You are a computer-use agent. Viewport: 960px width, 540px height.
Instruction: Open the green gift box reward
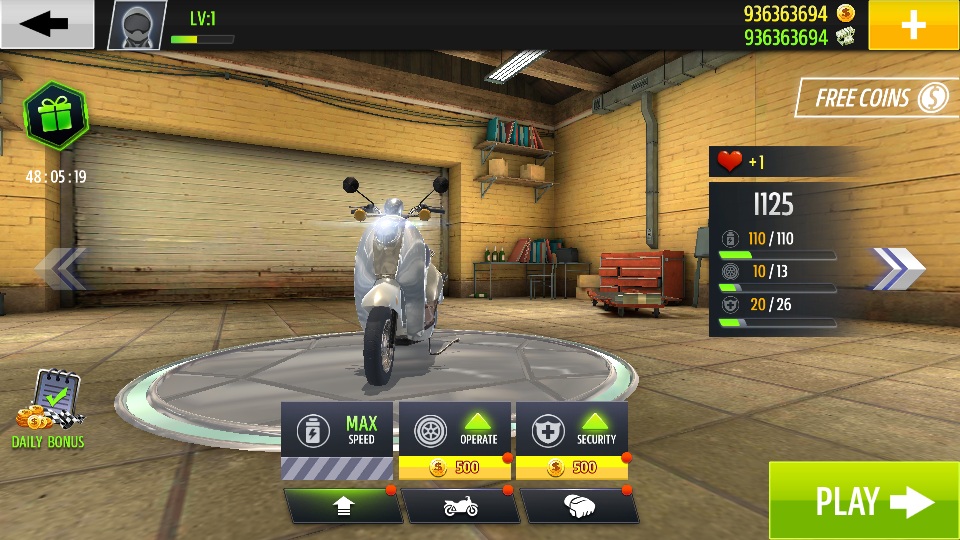(55, 117)
